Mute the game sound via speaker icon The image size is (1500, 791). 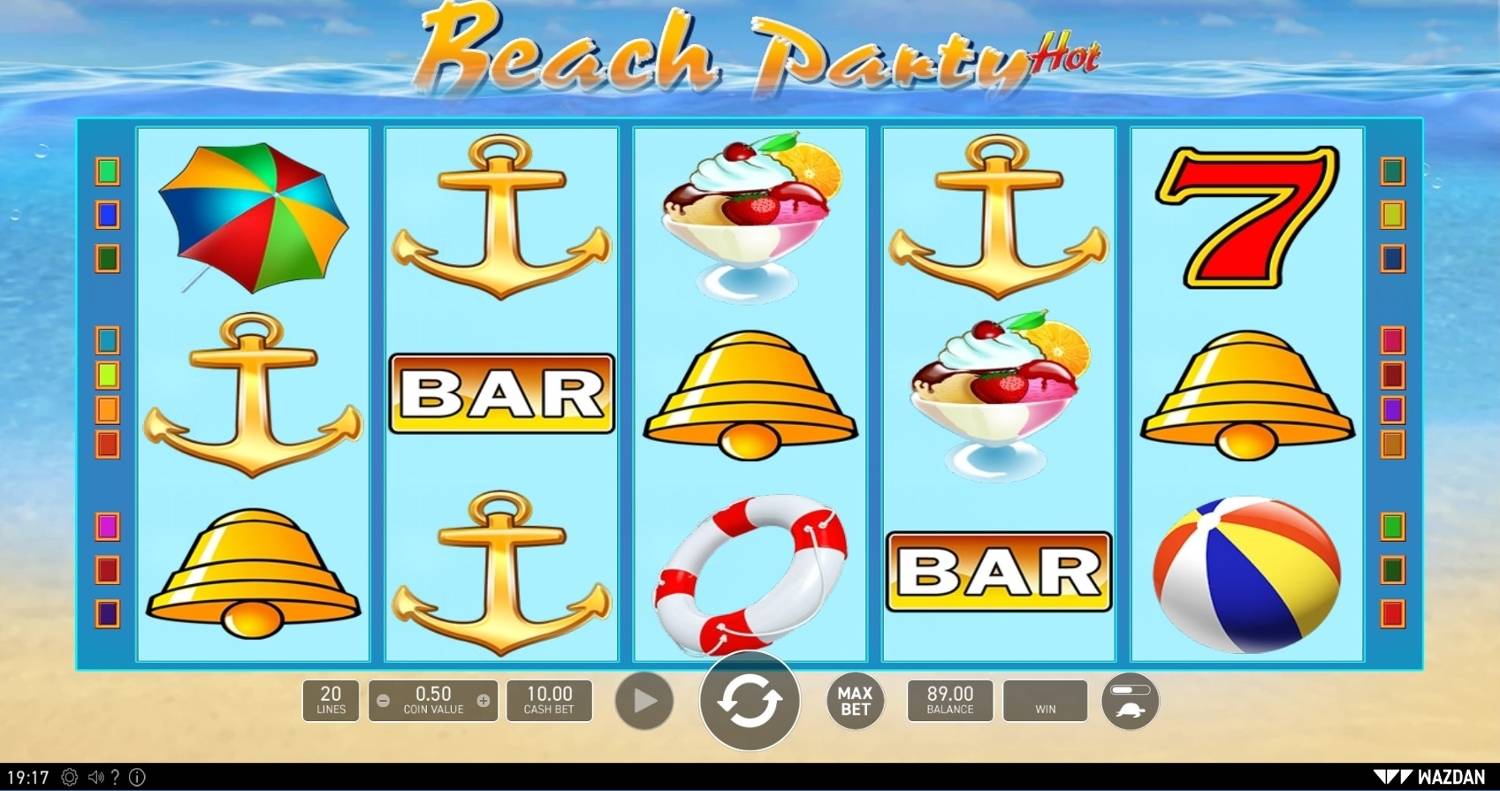point(96,776)
